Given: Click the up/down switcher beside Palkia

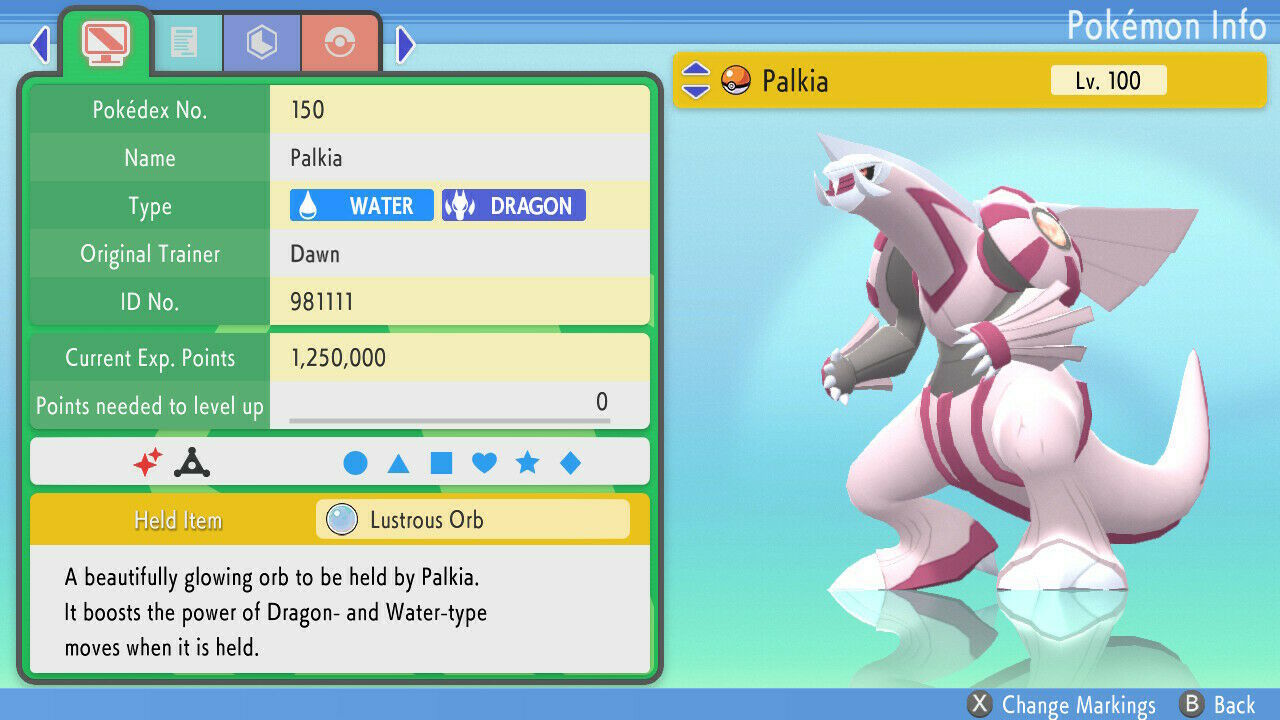Looking at the screenshot, I should pyautogui.click(x=694, y=81).
